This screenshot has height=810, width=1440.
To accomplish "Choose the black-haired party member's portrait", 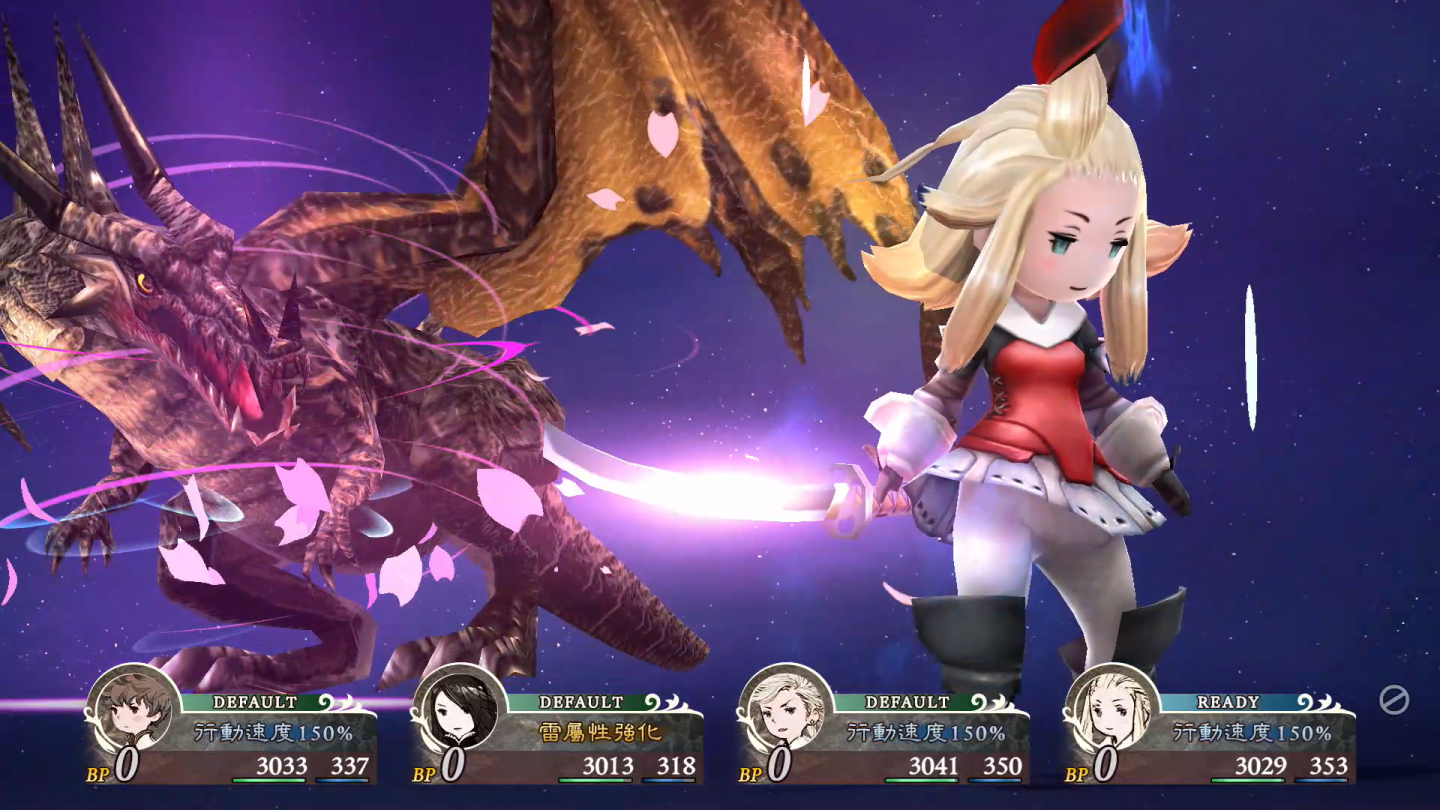I will click(459, 709).
